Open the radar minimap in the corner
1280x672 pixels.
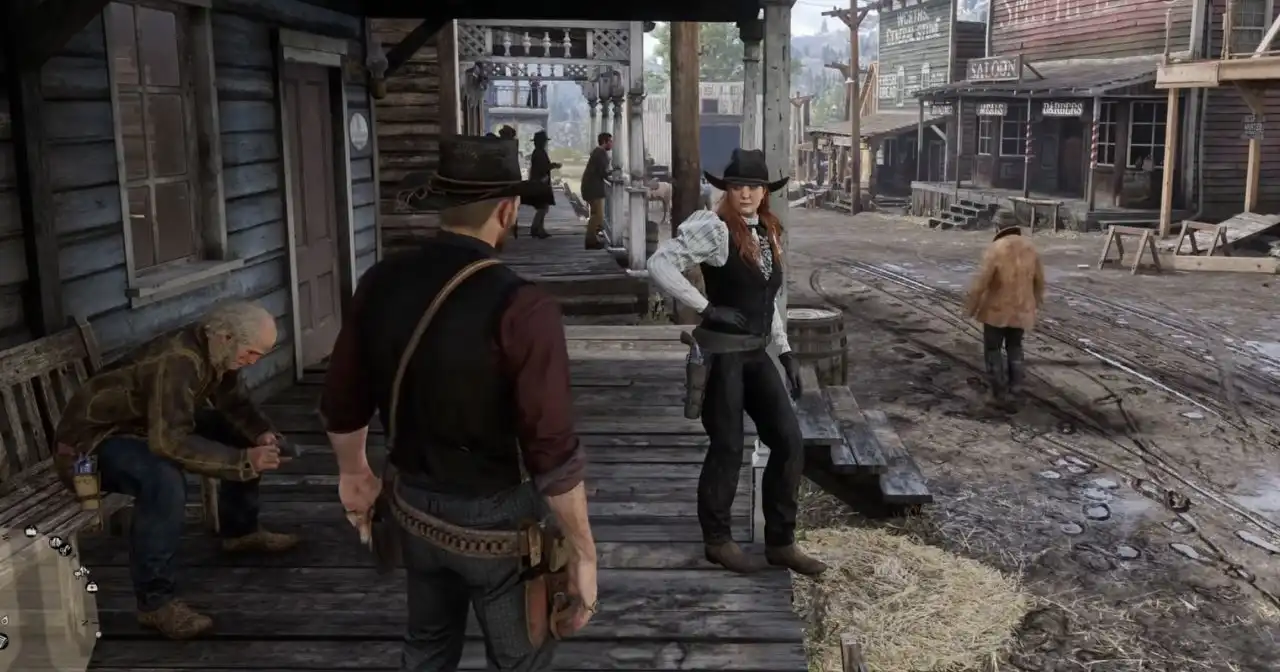(x=42, y=600)
